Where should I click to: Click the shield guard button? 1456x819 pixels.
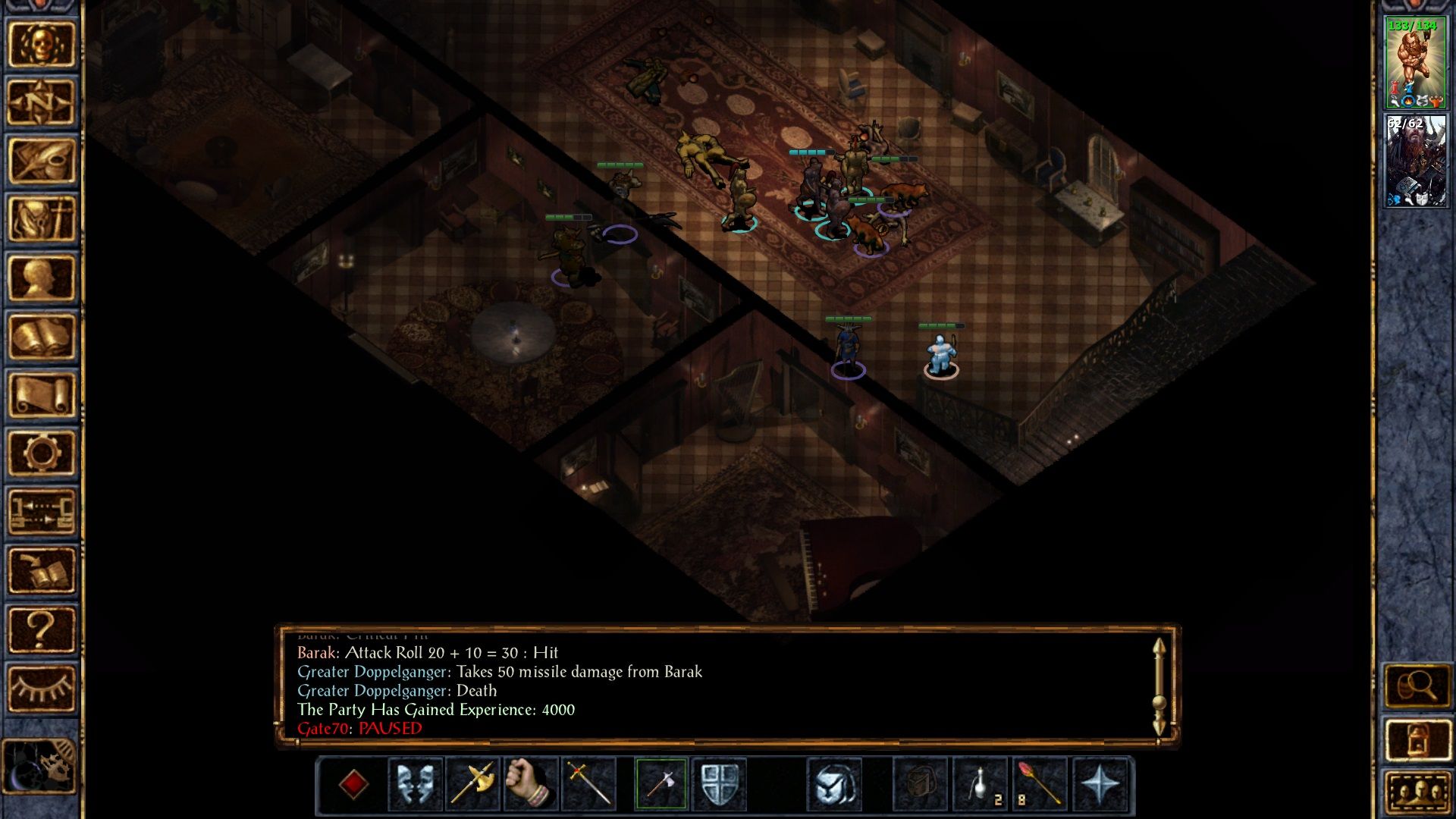pyautogui.click(x=719, y=783)
